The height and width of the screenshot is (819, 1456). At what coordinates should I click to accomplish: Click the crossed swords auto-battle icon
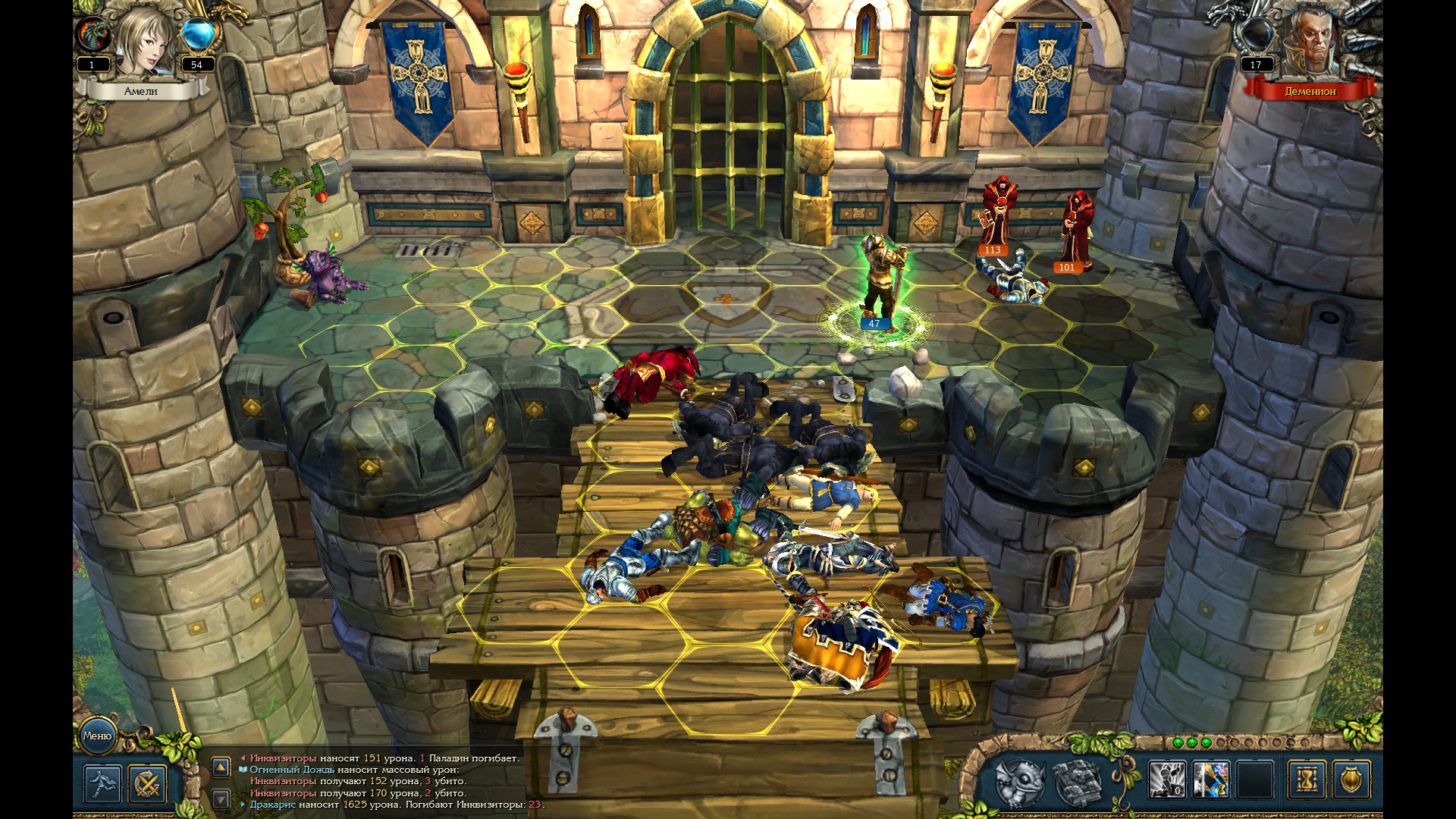[x=149, y=783]
